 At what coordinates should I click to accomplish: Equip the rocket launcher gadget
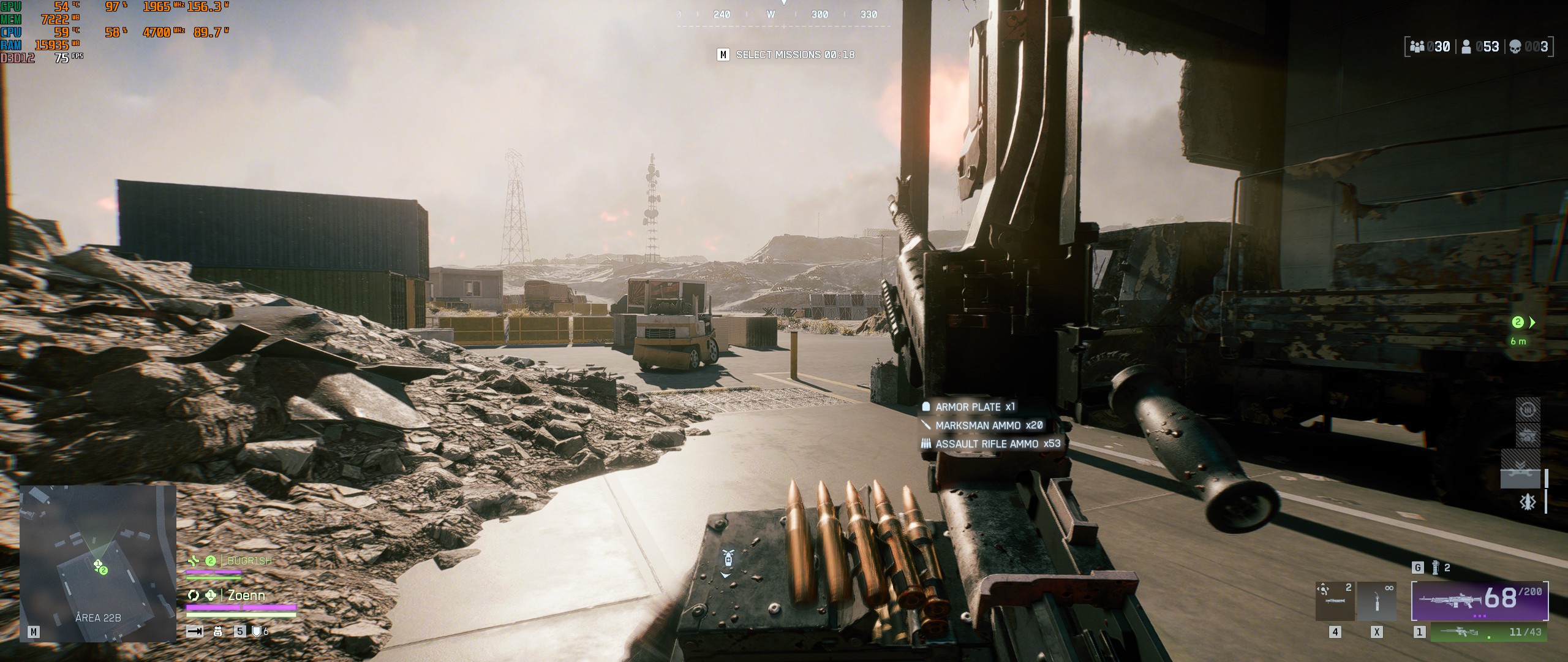1335,601
